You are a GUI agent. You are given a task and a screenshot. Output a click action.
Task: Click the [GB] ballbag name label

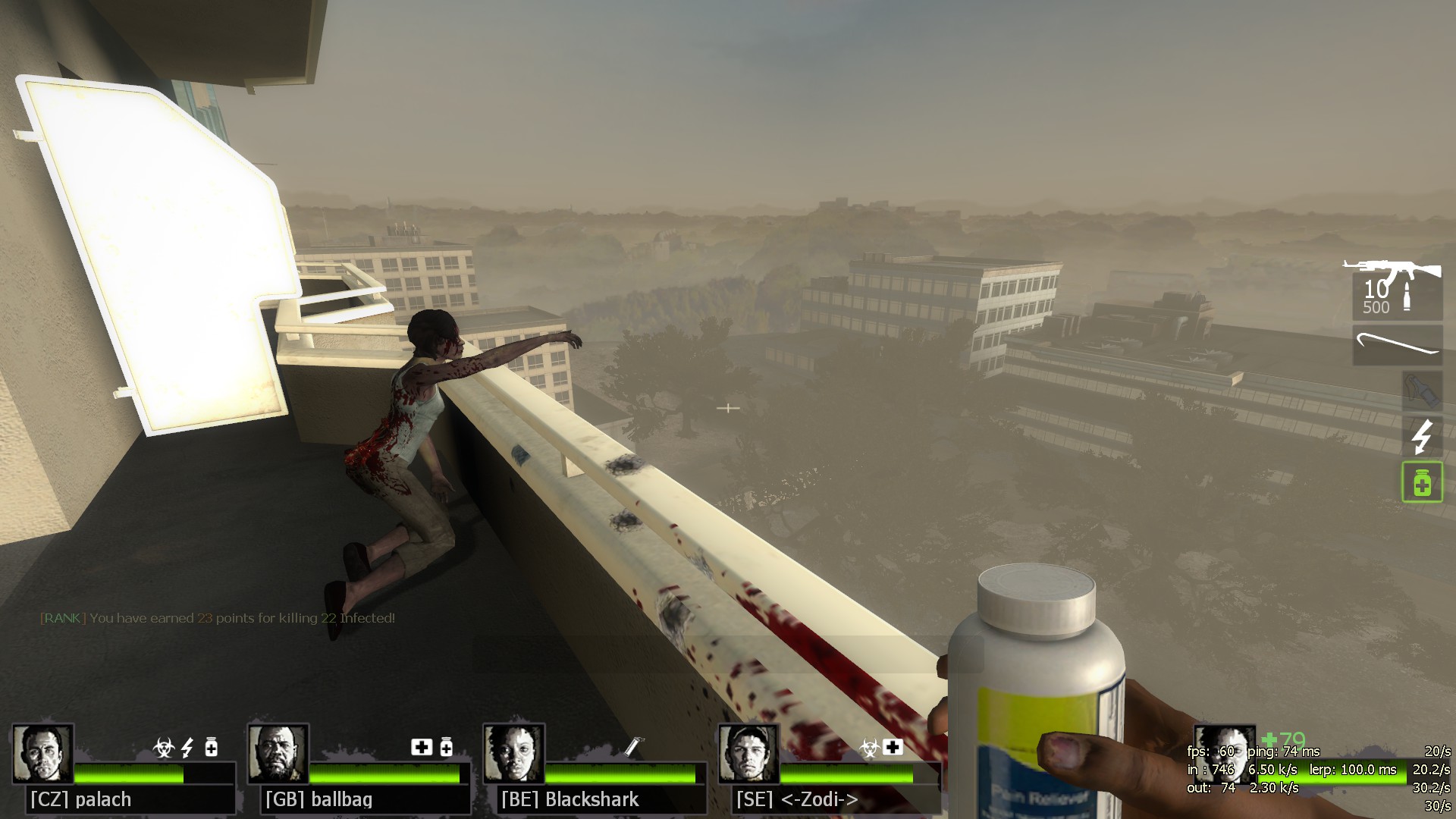318,799
